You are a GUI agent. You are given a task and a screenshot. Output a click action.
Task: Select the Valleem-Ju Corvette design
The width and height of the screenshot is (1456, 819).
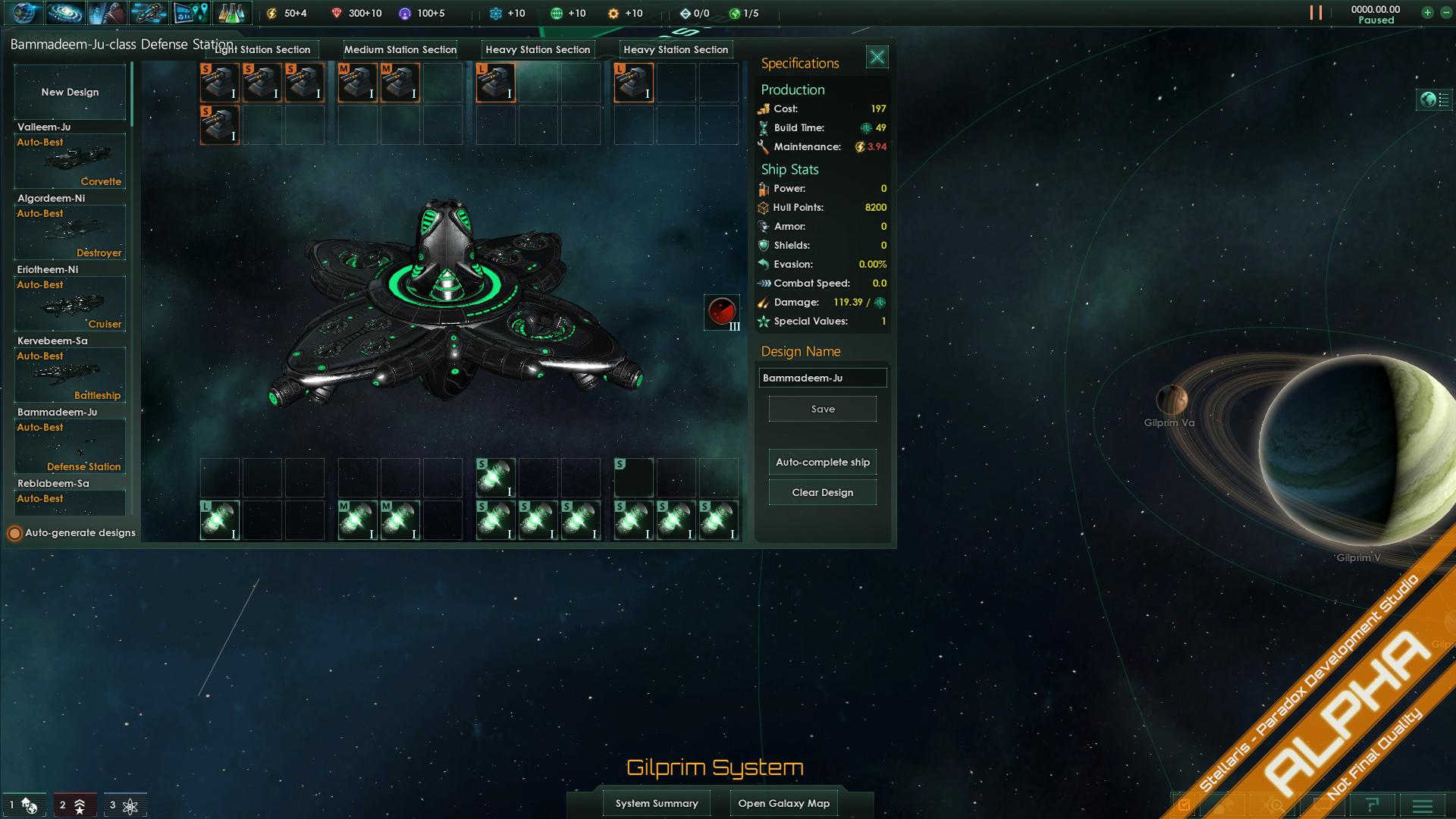[x=70, y=161]
